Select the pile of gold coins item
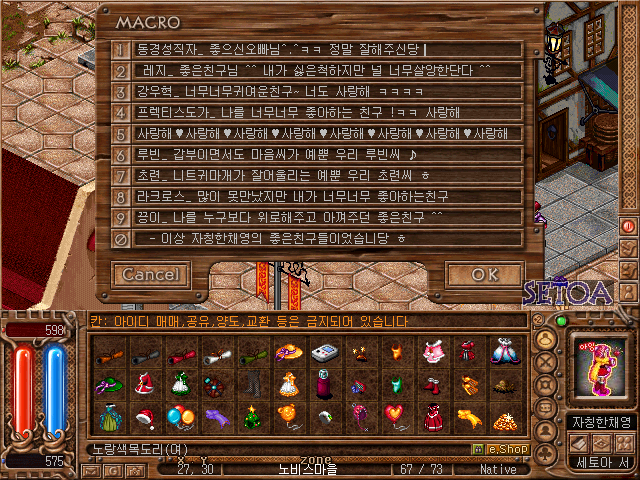Screen dimensions: 640x480 point(503,414)
